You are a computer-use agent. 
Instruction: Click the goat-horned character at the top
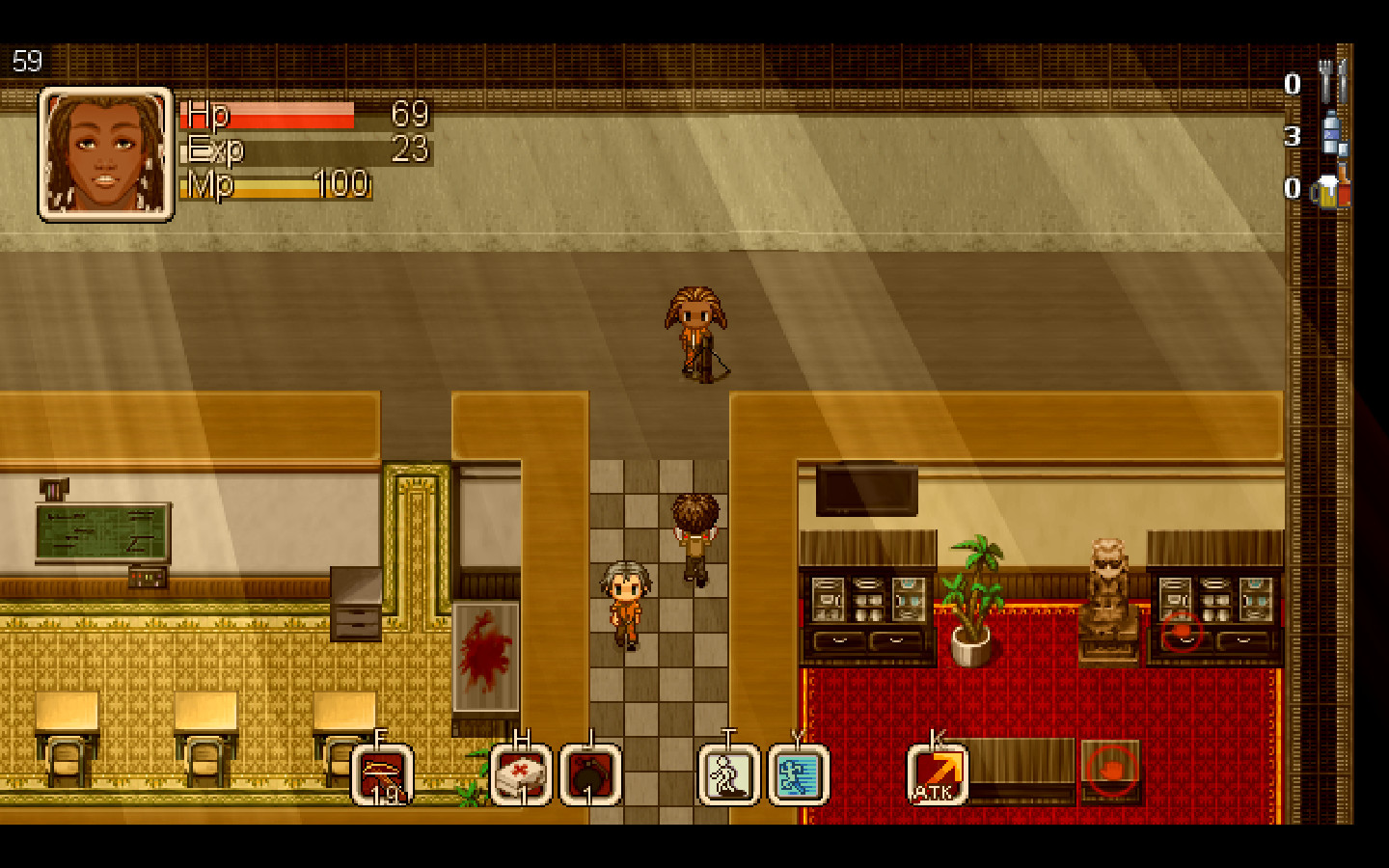coord(697,328)
